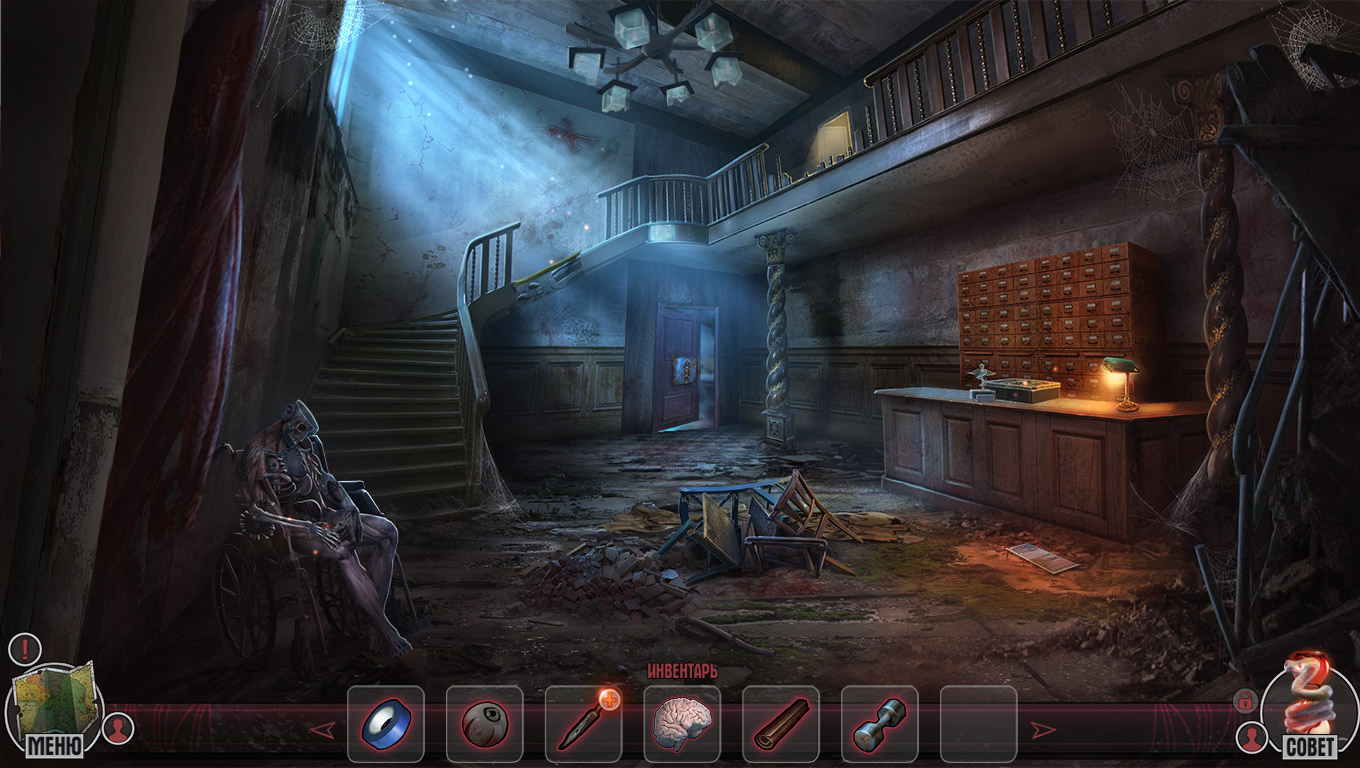Pick the eyeball item from inventory

tap(484, 724)
